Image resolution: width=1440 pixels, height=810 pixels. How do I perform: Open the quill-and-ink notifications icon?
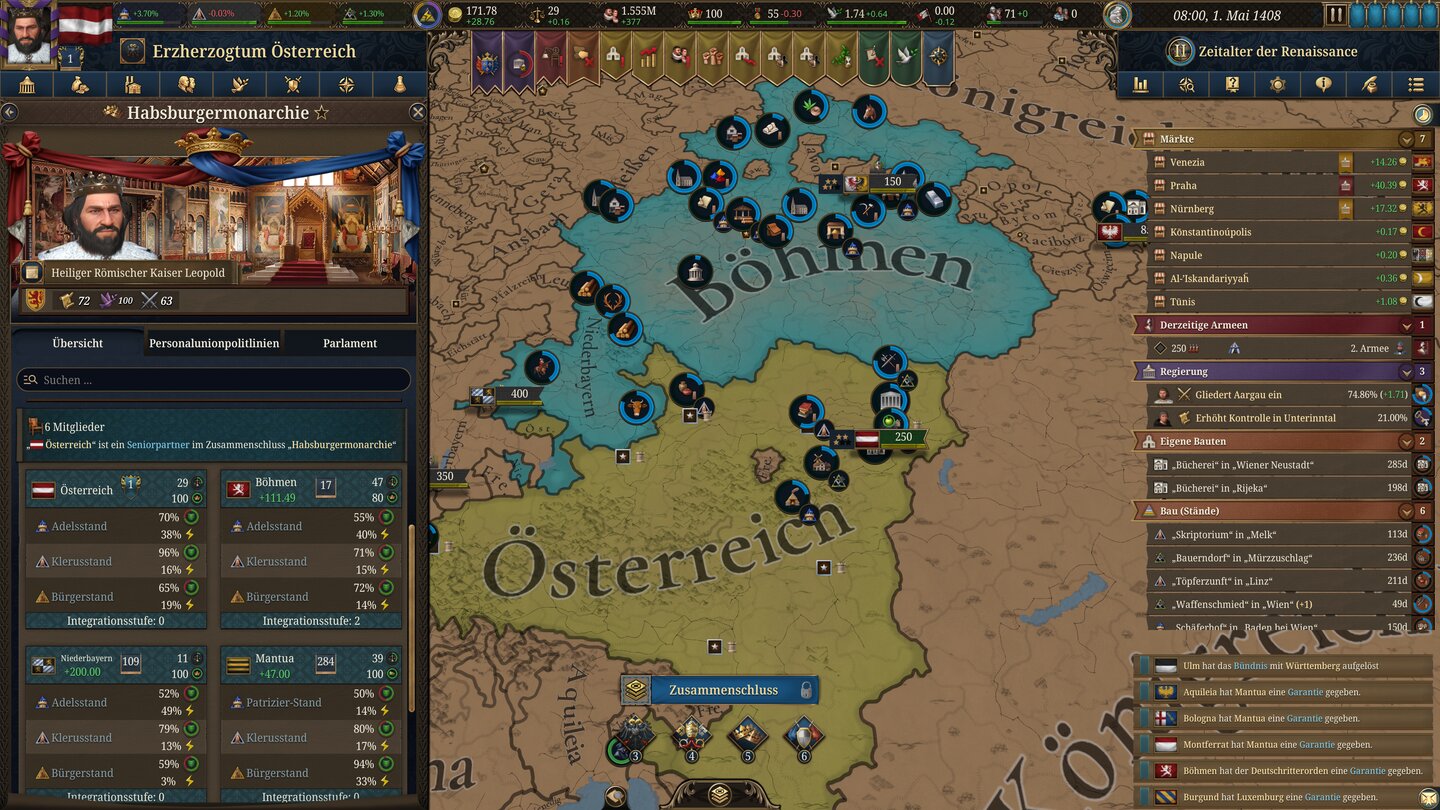[x=1367, y=85]
